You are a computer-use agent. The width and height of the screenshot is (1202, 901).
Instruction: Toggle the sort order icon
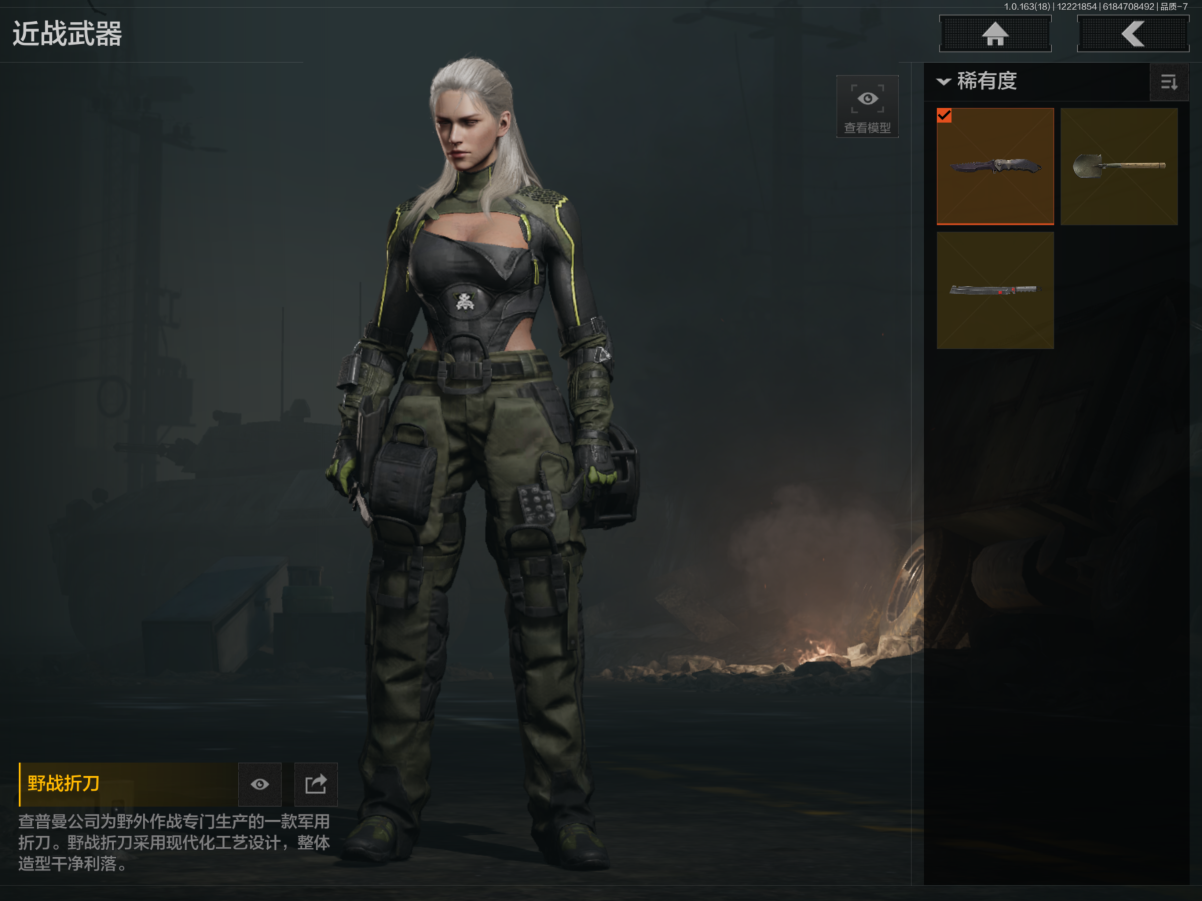click(1168, 82)
